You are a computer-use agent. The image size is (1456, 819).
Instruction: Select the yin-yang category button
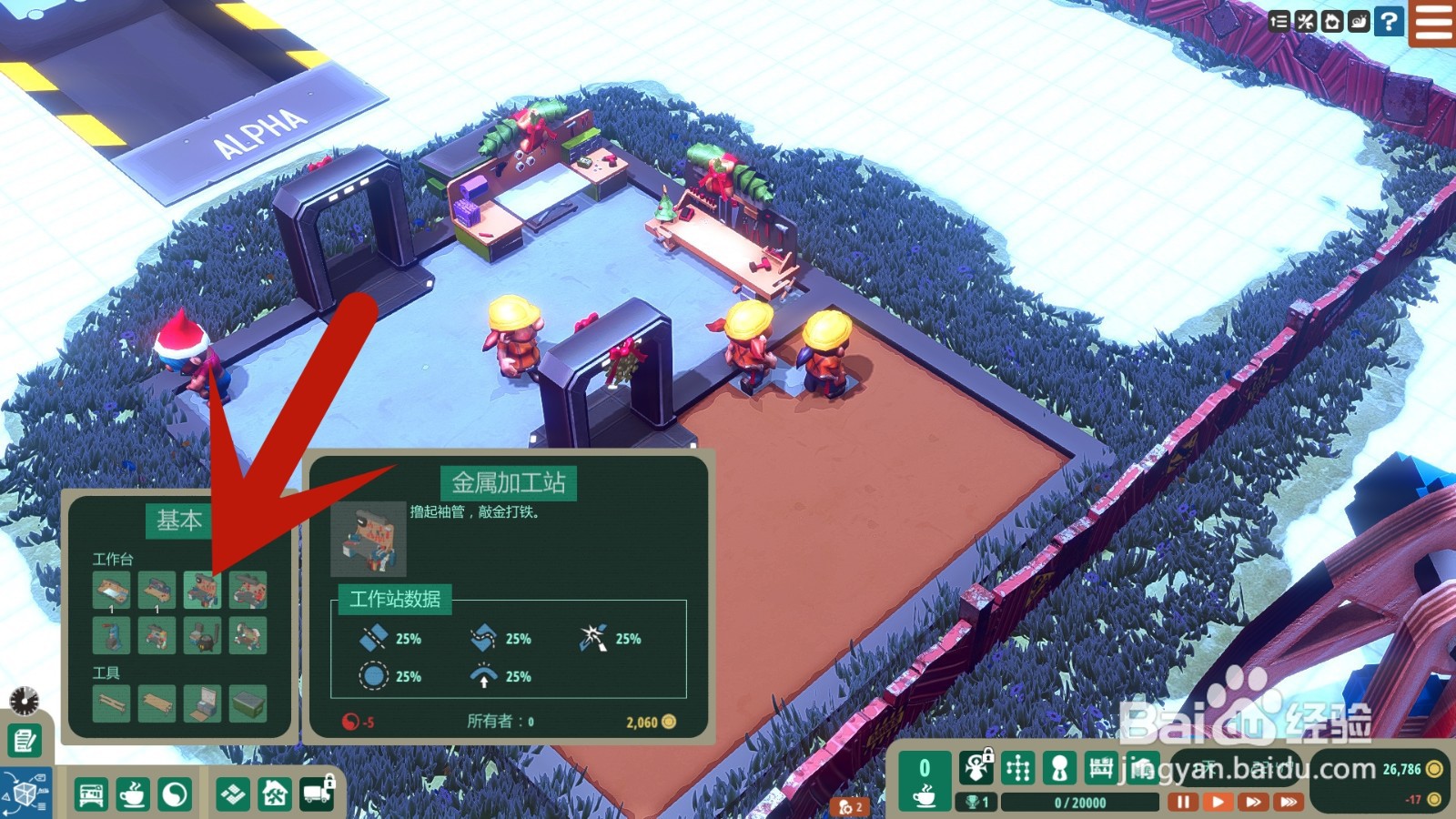(175, 795)
